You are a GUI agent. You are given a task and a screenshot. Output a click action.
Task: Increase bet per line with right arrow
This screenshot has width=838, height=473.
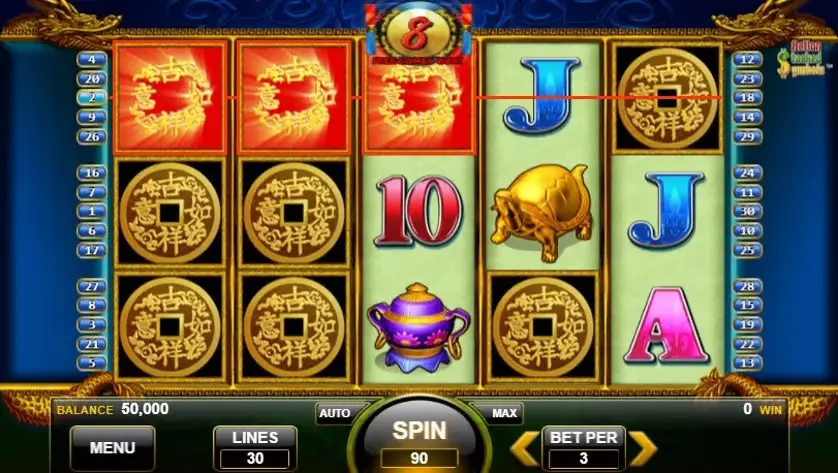click(x=642, y=447)
